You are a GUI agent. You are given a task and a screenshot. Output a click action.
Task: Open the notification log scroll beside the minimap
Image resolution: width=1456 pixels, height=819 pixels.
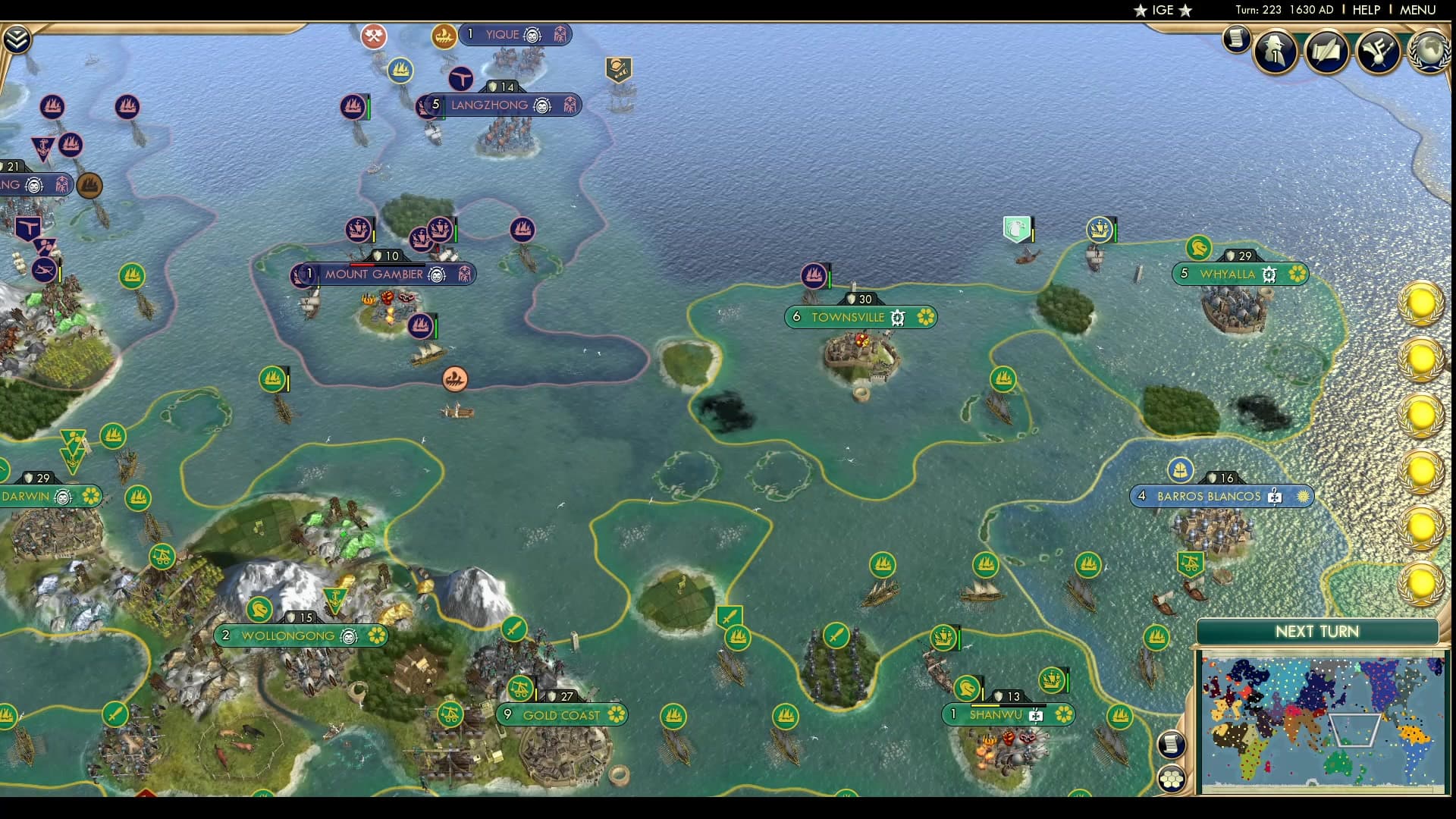[1172, 744]
